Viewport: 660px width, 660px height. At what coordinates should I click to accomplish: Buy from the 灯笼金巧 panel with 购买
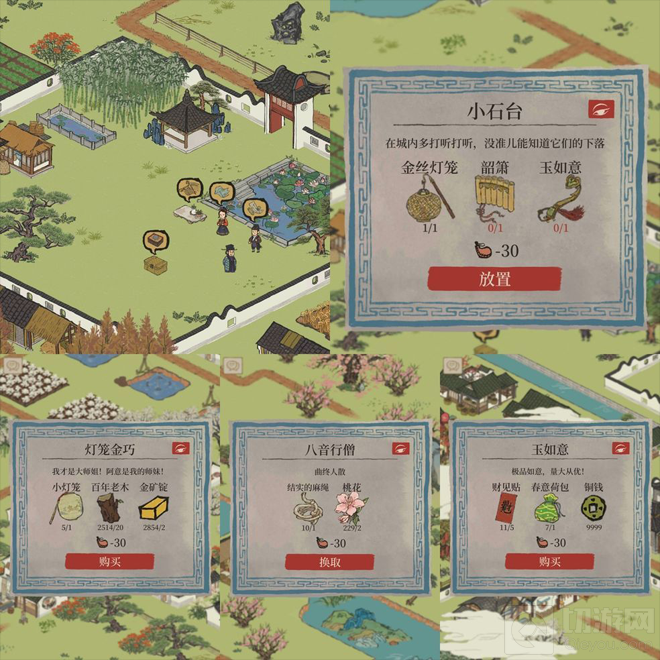click(x=110, y=561)
